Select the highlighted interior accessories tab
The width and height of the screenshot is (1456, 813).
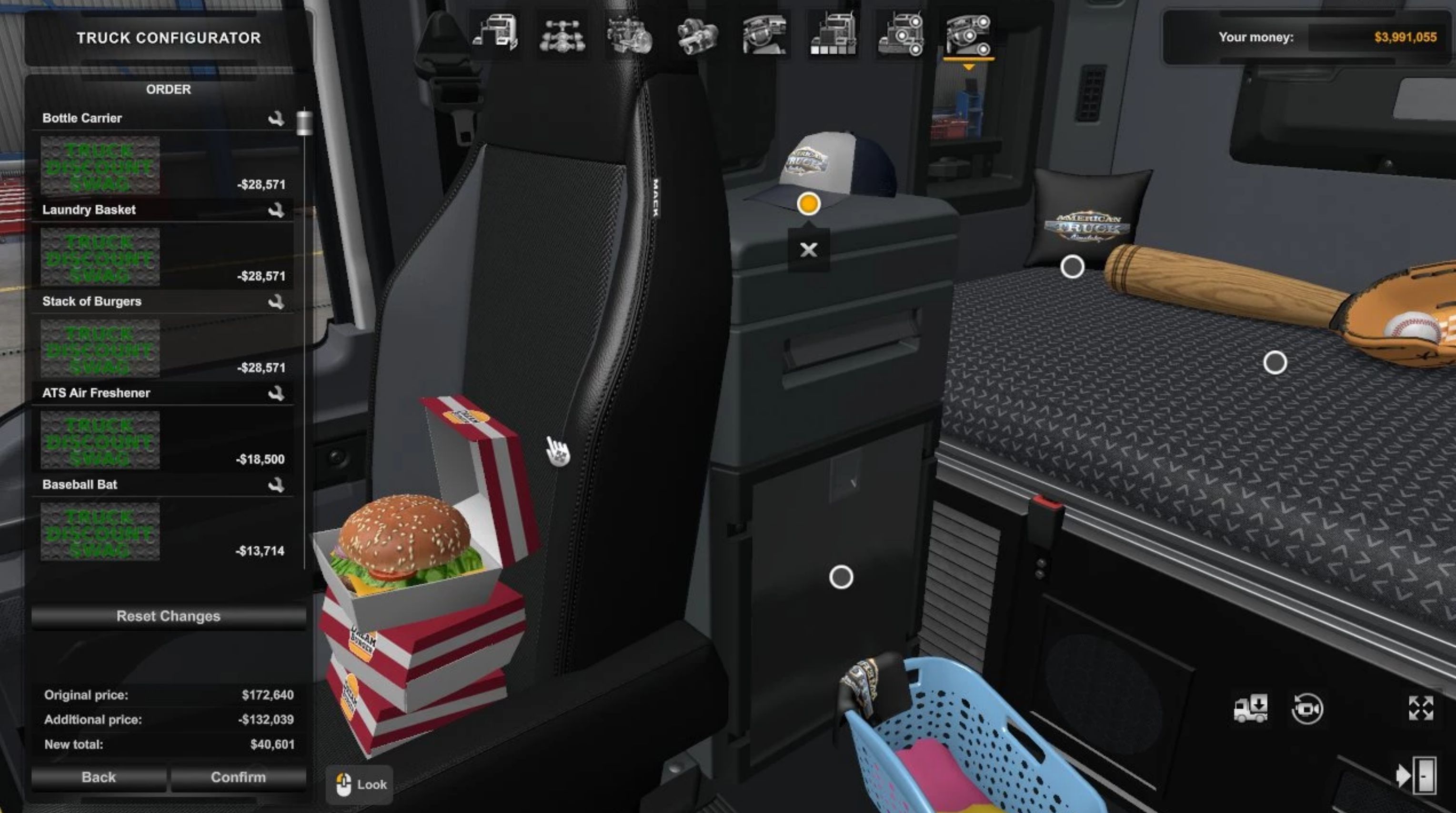[968, 36]
